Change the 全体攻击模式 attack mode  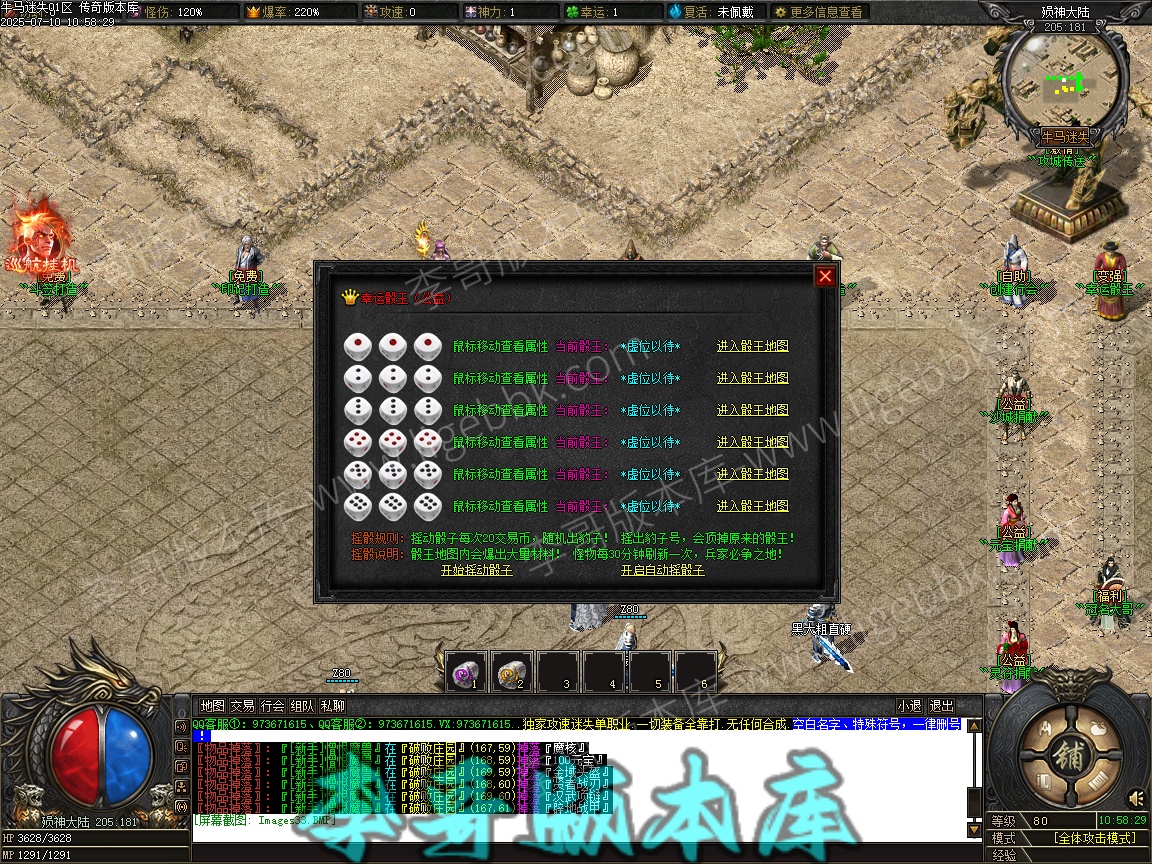pyautogui.click(x=1094, y=838)
